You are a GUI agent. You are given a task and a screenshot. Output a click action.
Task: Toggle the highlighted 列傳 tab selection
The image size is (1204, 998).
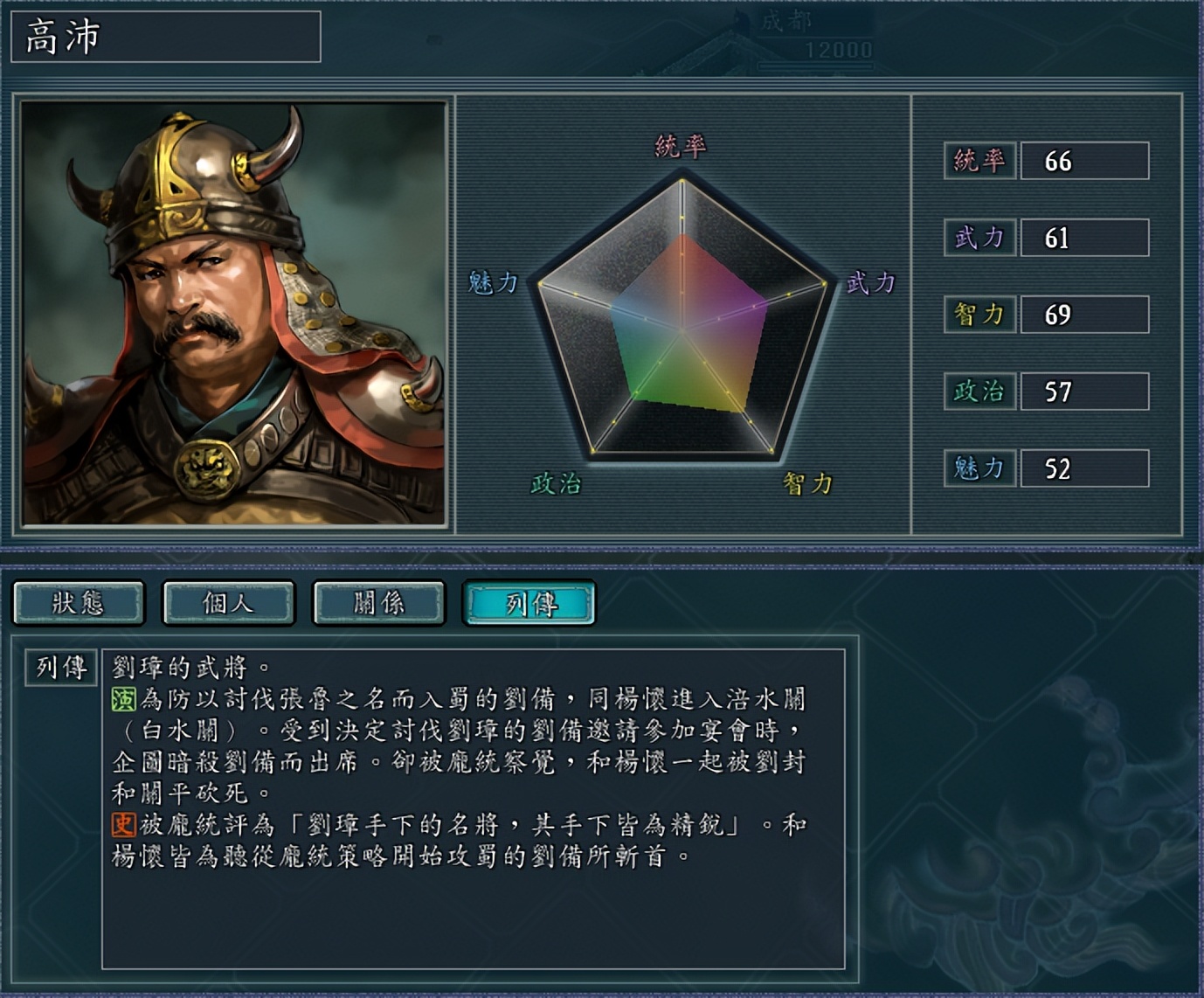[x=530, y=602]
